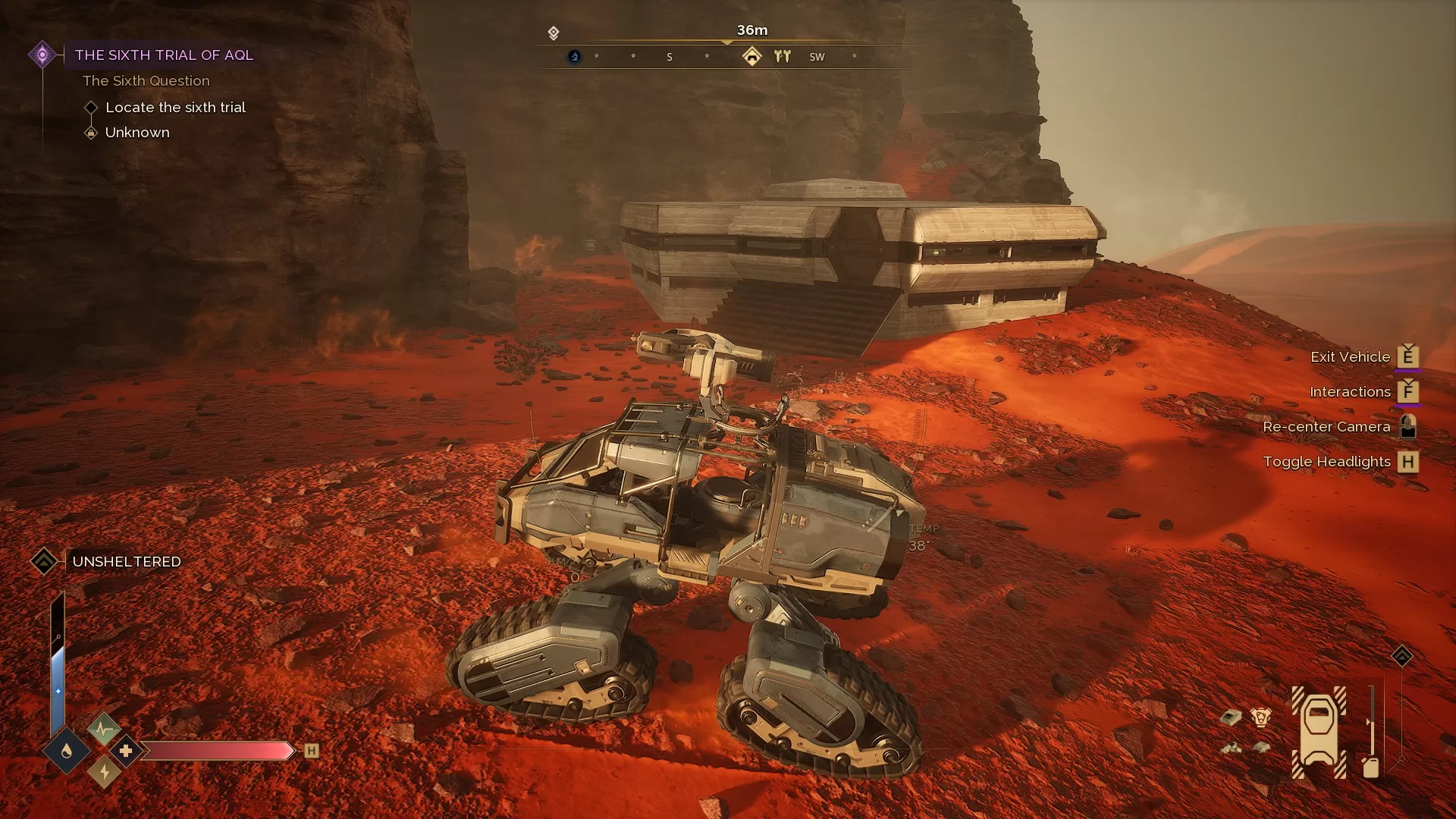Click the purple quest marker diamond icon
The width and height of the screenshot is (1456, 819).
[42, 55]
